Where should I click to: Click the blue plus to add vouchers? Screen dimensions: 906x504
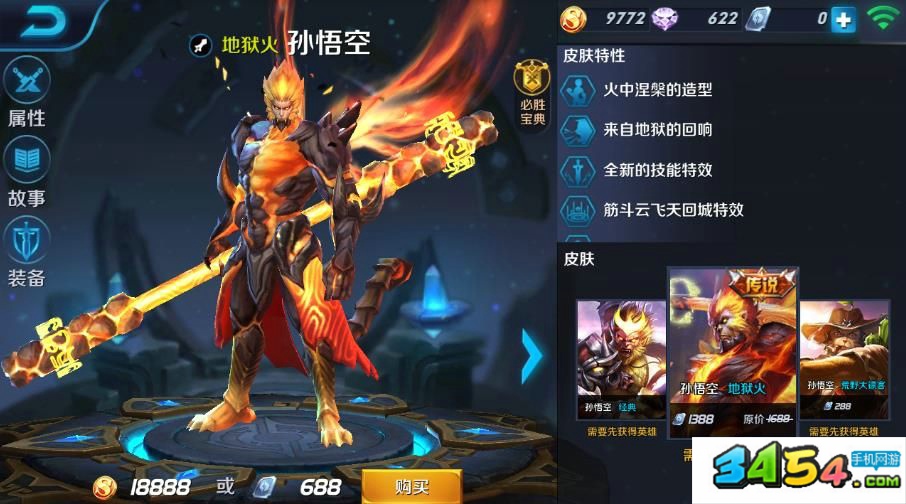[844, 19]
